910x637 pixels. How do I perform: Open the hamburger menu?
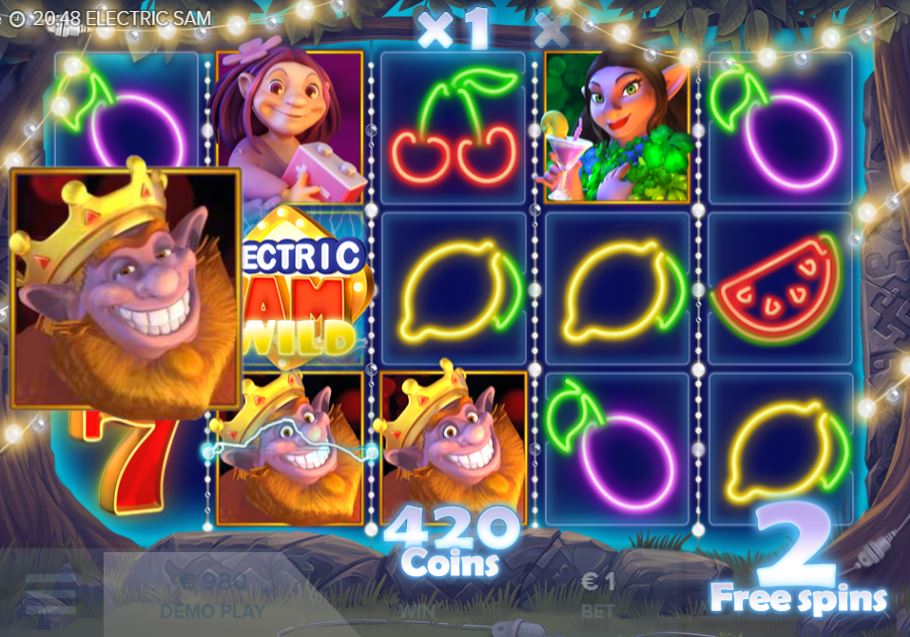tap(49, 594)
